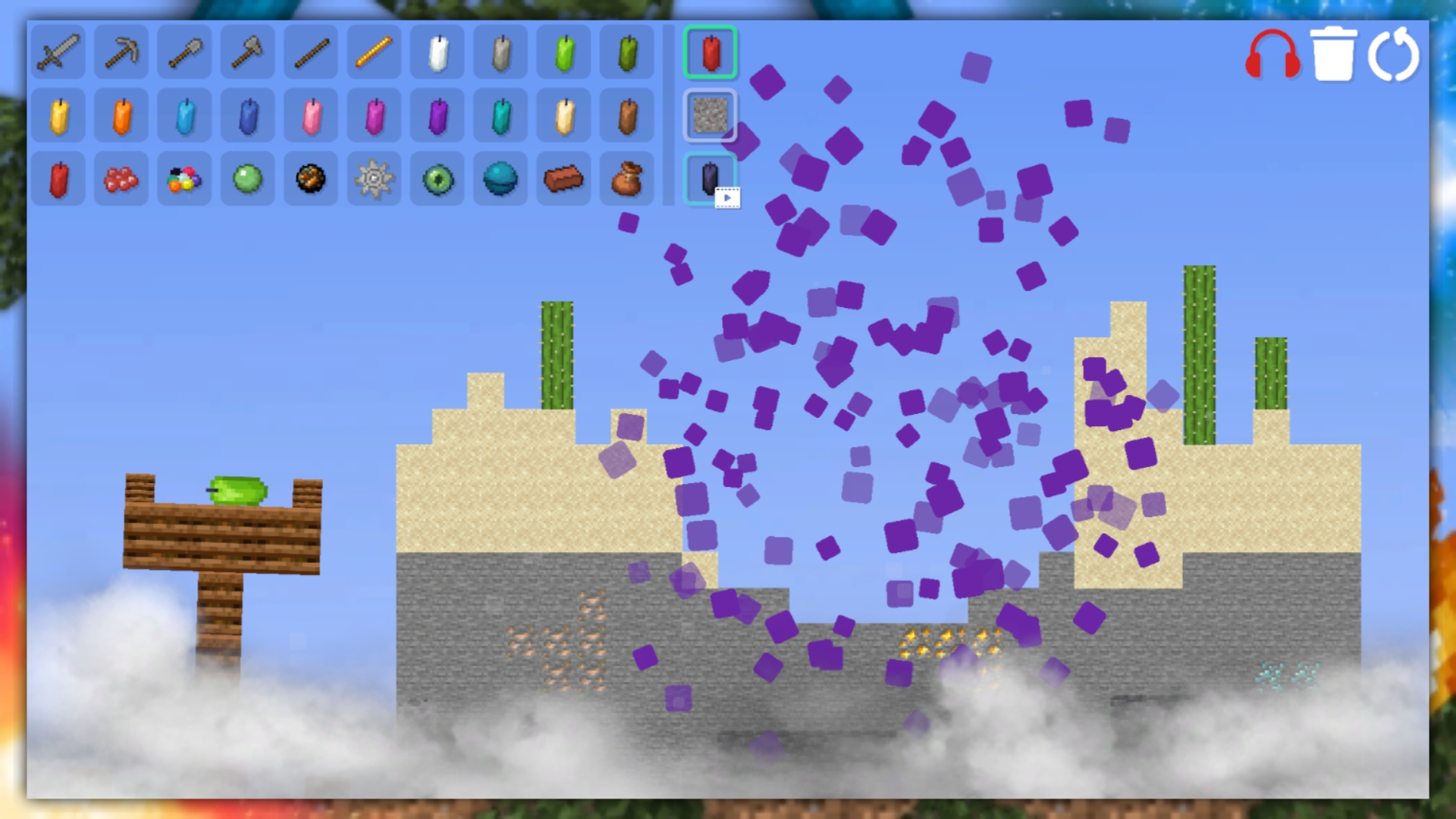Select the iron sword tool

[x=58, y=53]
